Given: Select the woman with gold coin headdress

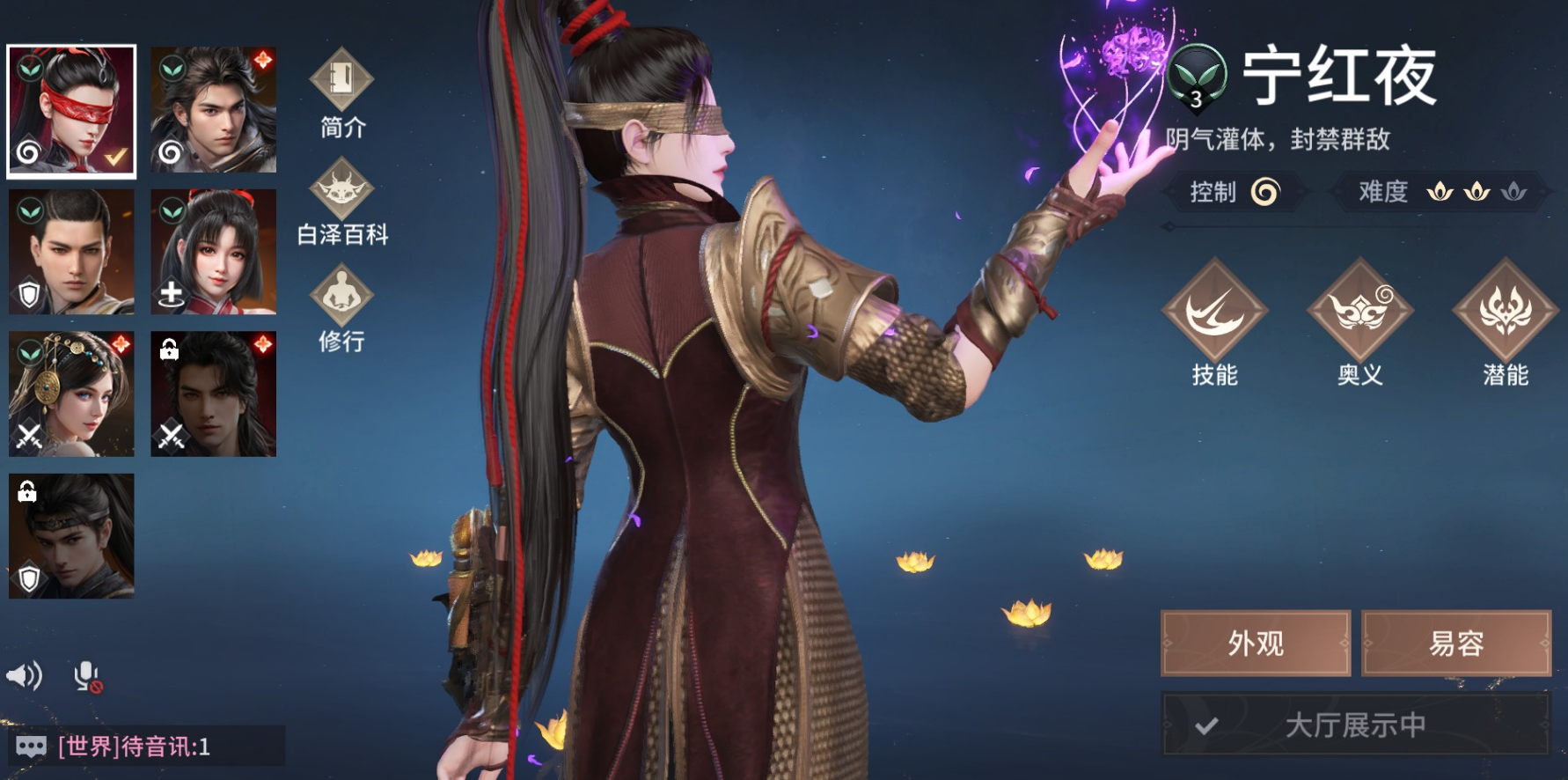Looking at the screenshot, I should pyautogui.click(x=71, y=394).
